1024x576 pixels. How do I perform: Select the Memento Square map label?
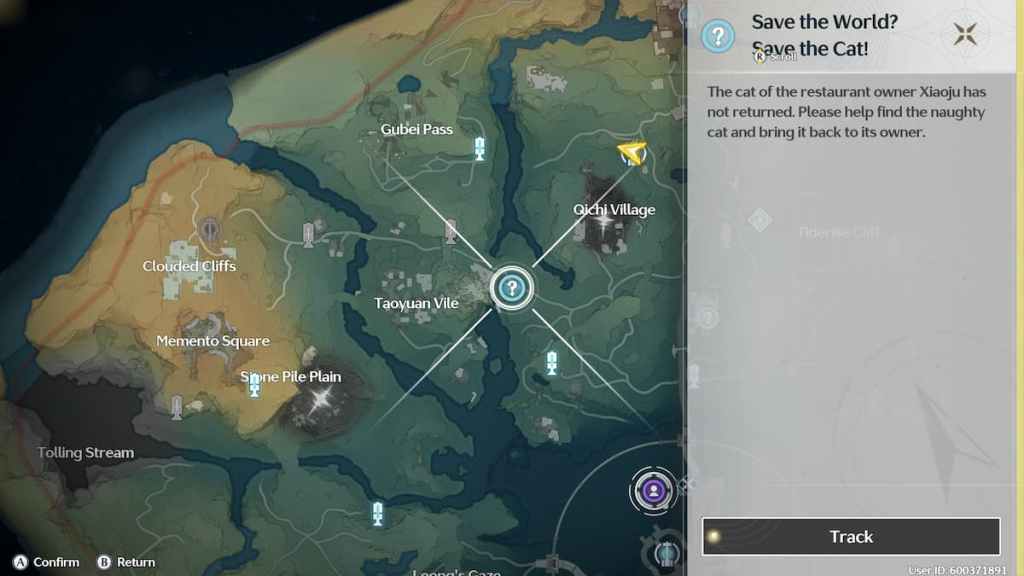coord(213,341)
